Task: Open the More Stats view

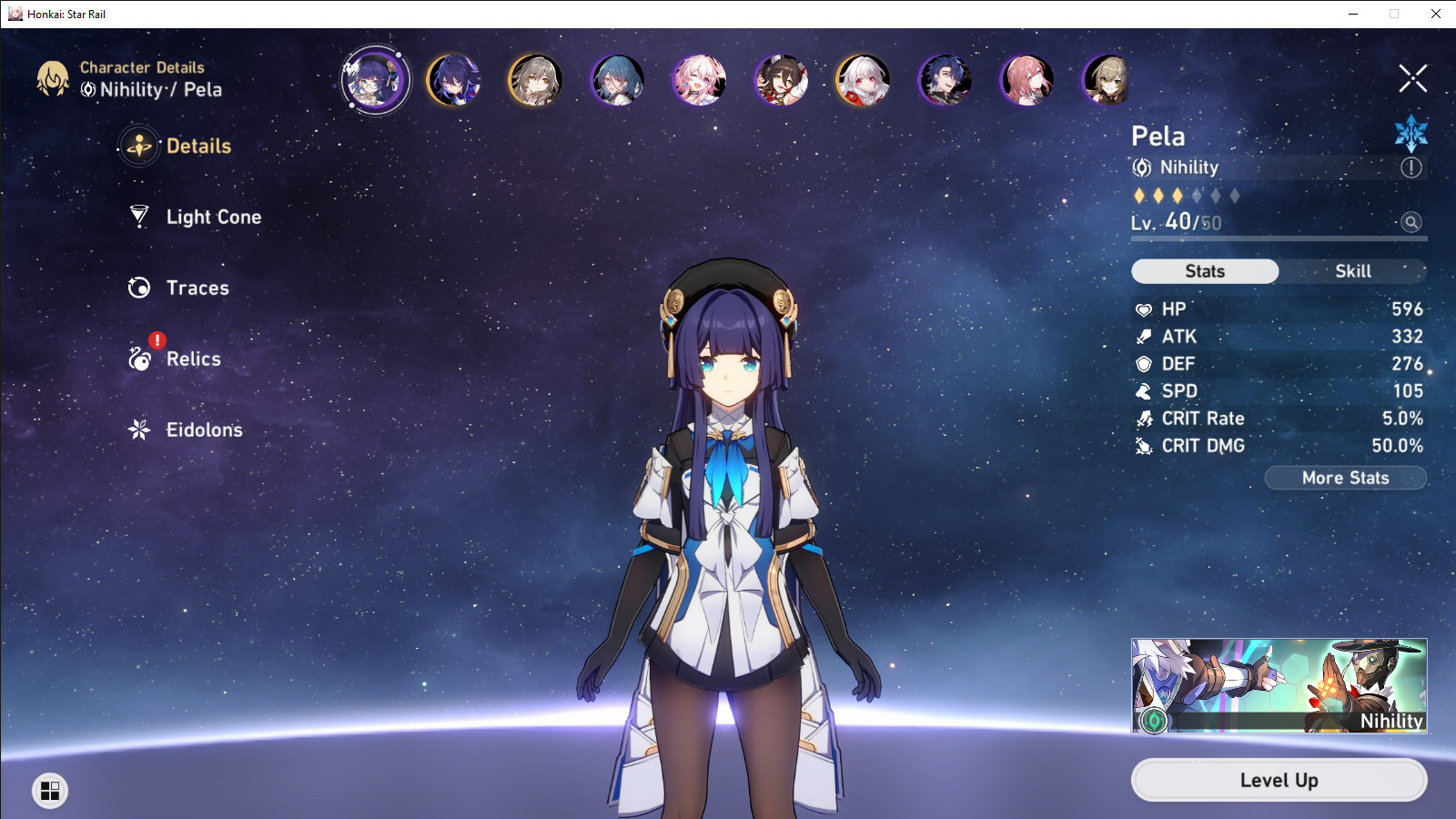Action: [1345, 478]
